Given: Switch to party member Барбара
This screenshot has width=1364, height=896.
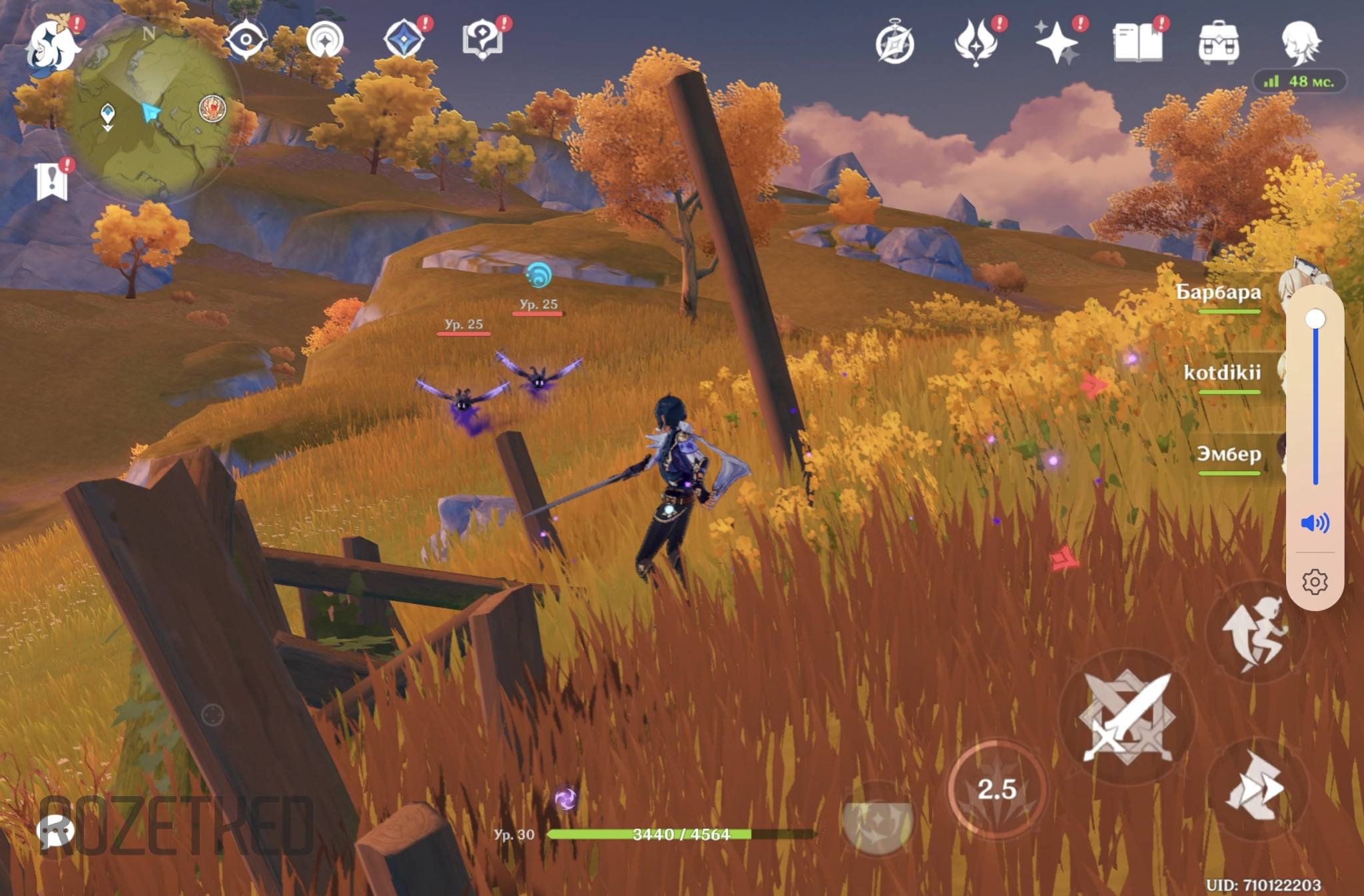Looking at the screenshot, I should (1218, 293).
